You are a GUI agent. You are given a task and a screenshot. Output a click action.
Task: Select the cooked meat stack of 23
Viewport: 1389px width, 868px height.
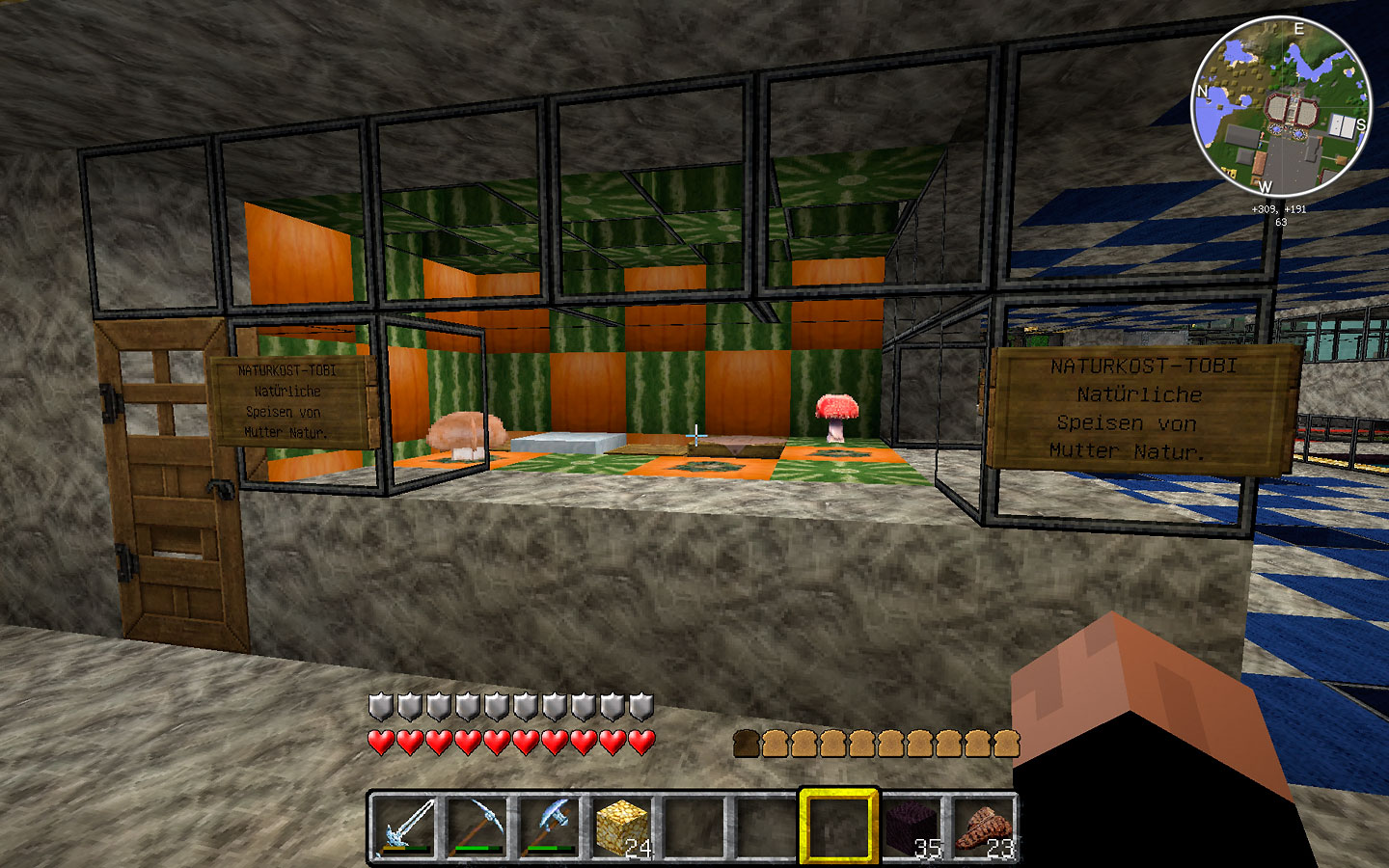(983, 827)
